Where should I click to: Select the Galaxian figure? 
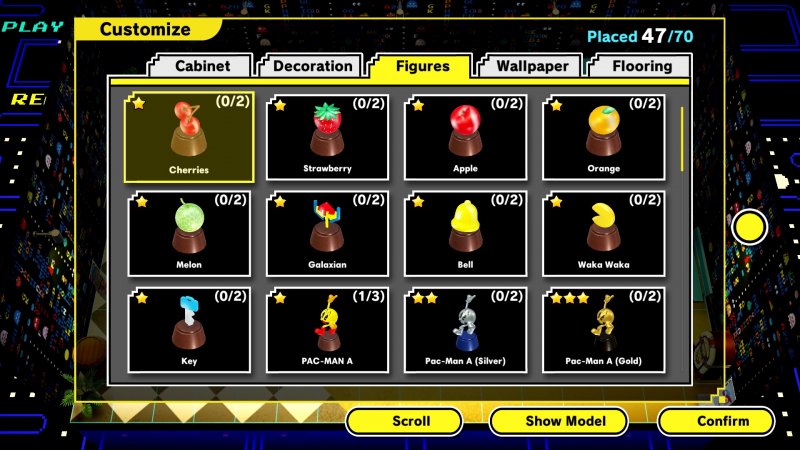327,234
